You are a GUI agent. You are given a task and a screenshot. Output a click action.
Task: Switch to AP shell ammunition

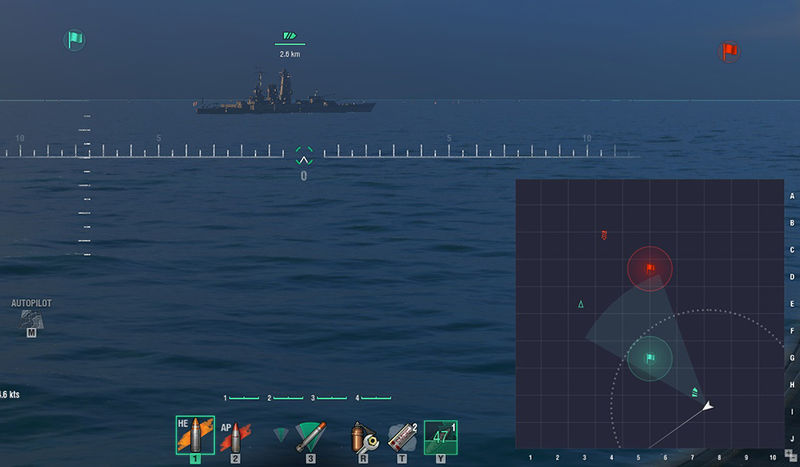[x=235, y=435]
